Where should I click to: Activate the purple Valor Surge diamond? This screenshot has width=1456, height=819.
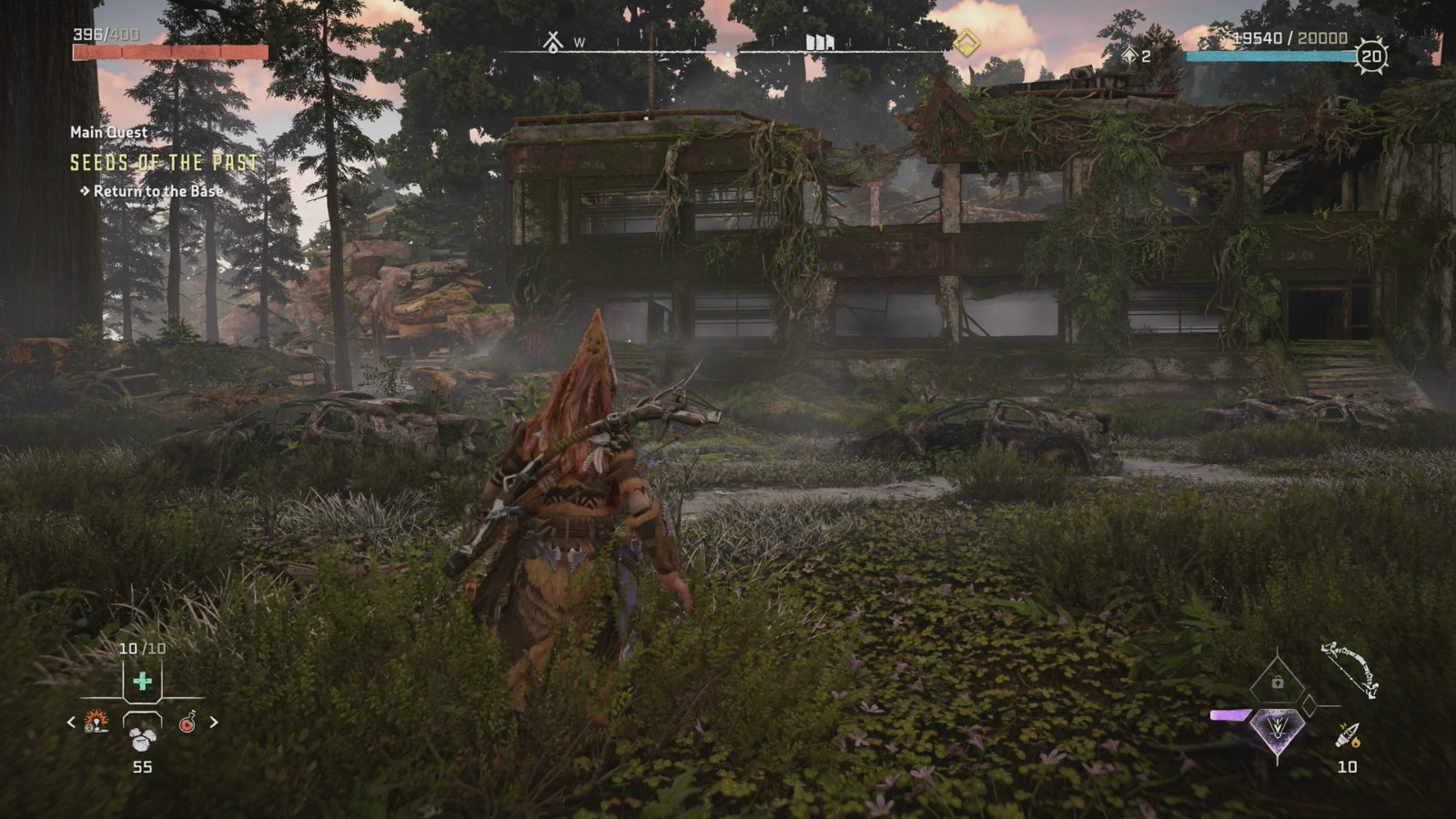click(x=1278, y=731)
